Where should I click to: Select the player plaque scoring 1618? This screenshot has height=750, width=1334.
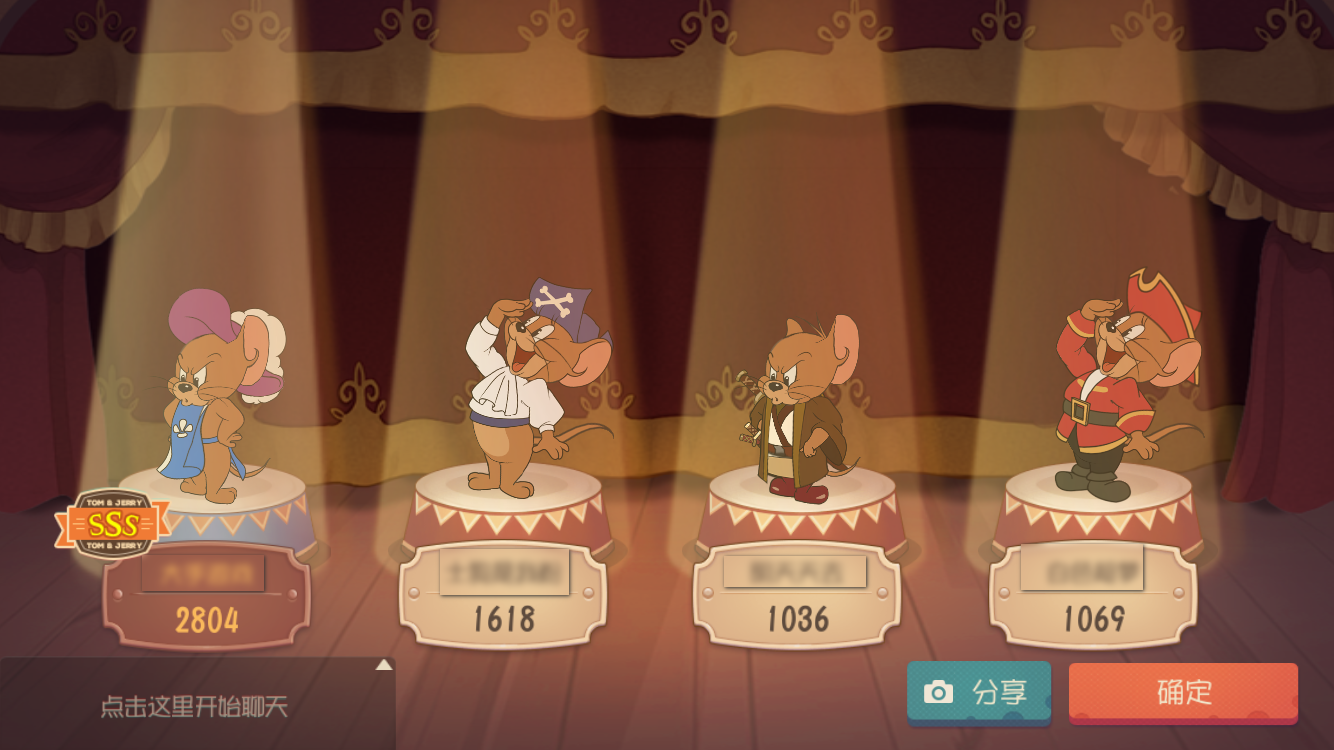(x=503, y=597)
